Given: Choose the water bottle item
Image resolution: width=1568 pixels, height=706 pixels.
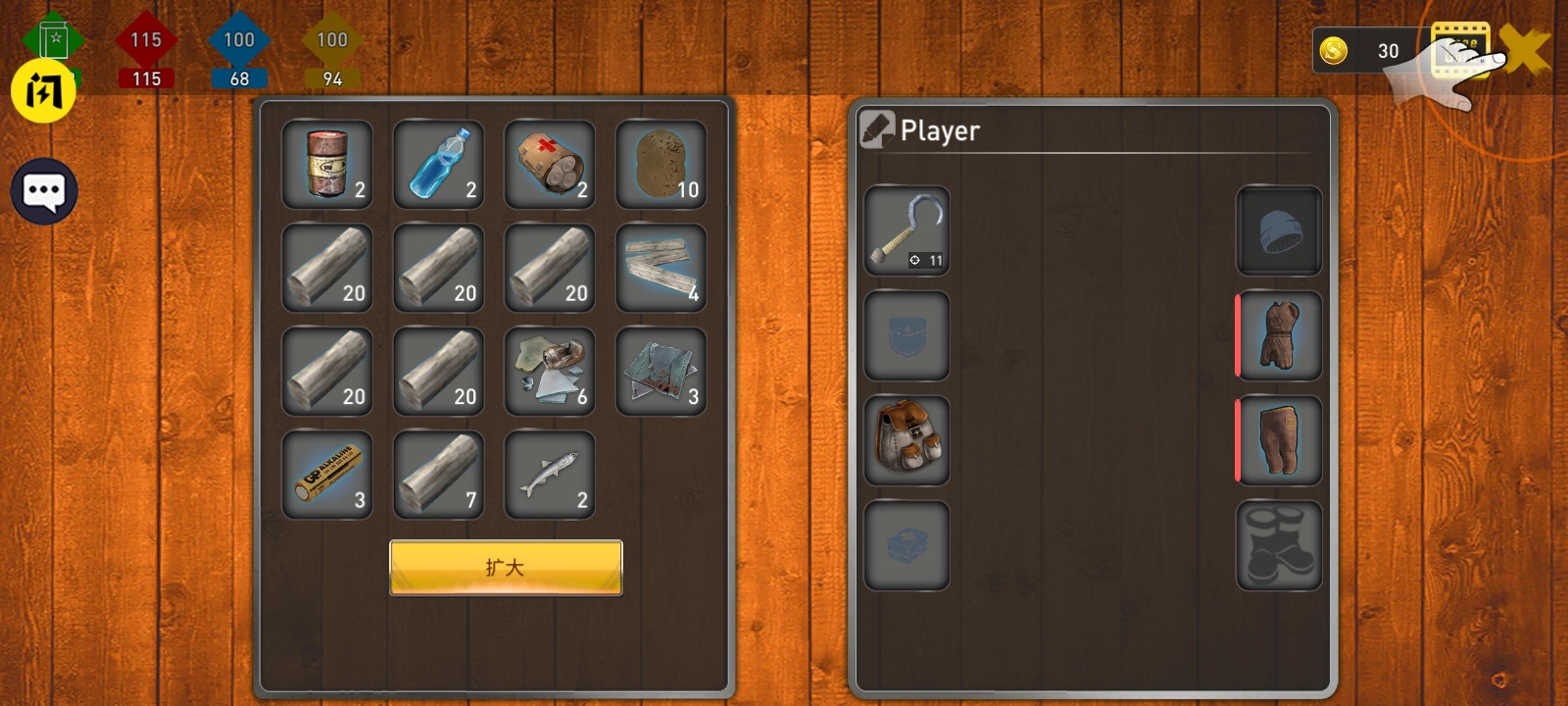Looking at the screenshot, I should point(438,165).
